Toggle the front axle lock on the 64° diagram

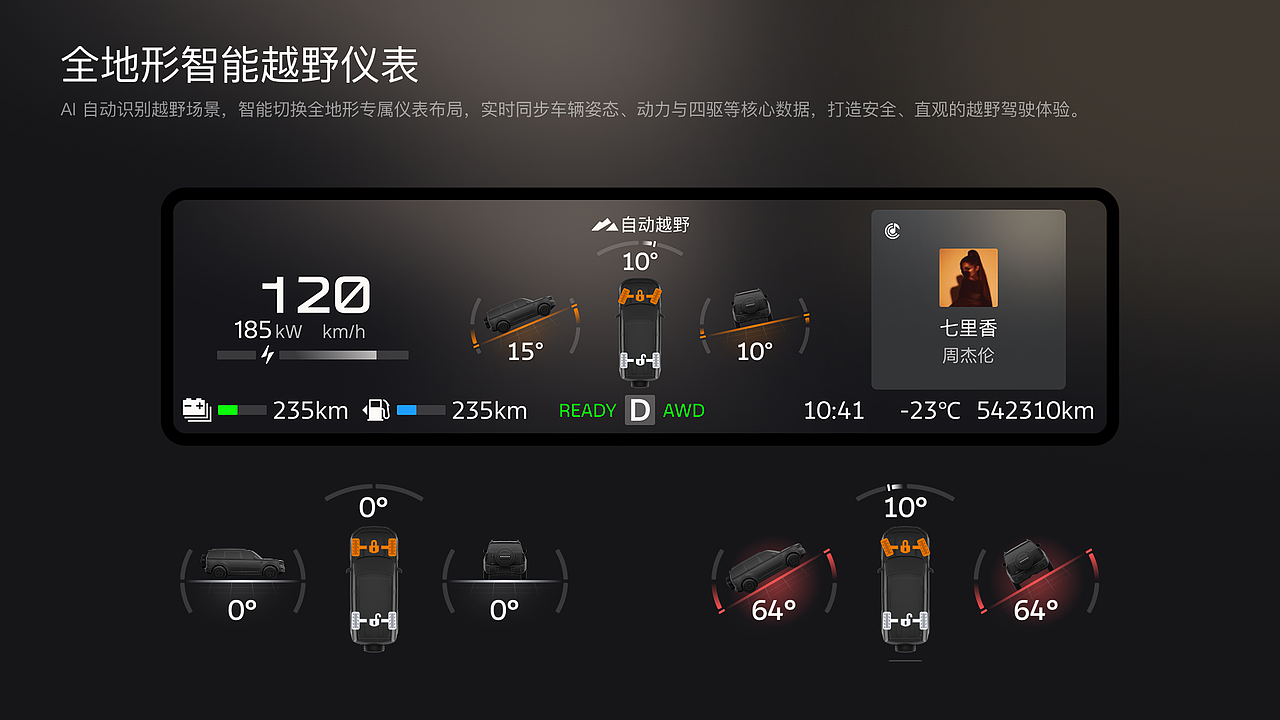pos(905,546)
